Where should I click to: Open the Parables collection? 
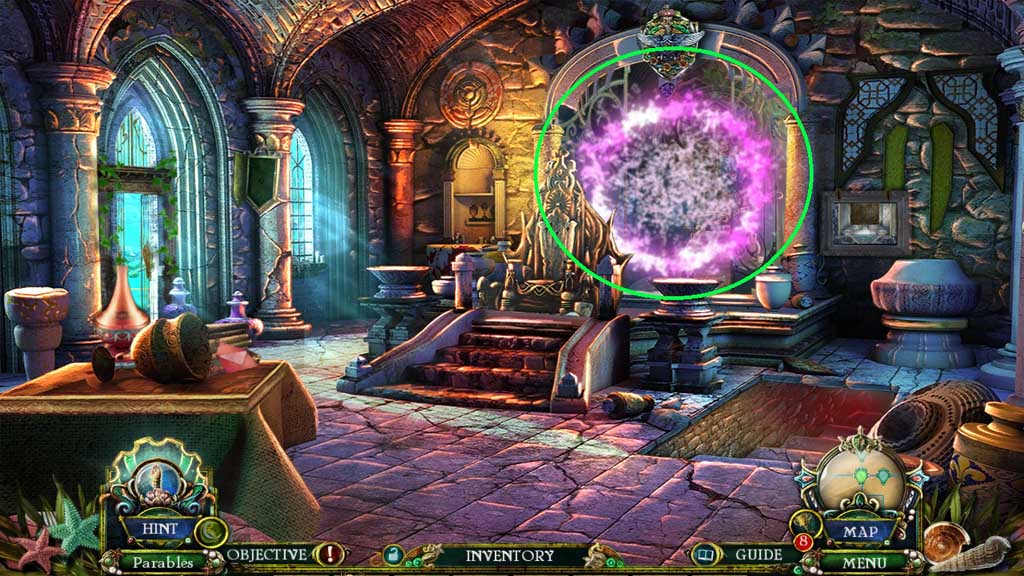(162, 562)
